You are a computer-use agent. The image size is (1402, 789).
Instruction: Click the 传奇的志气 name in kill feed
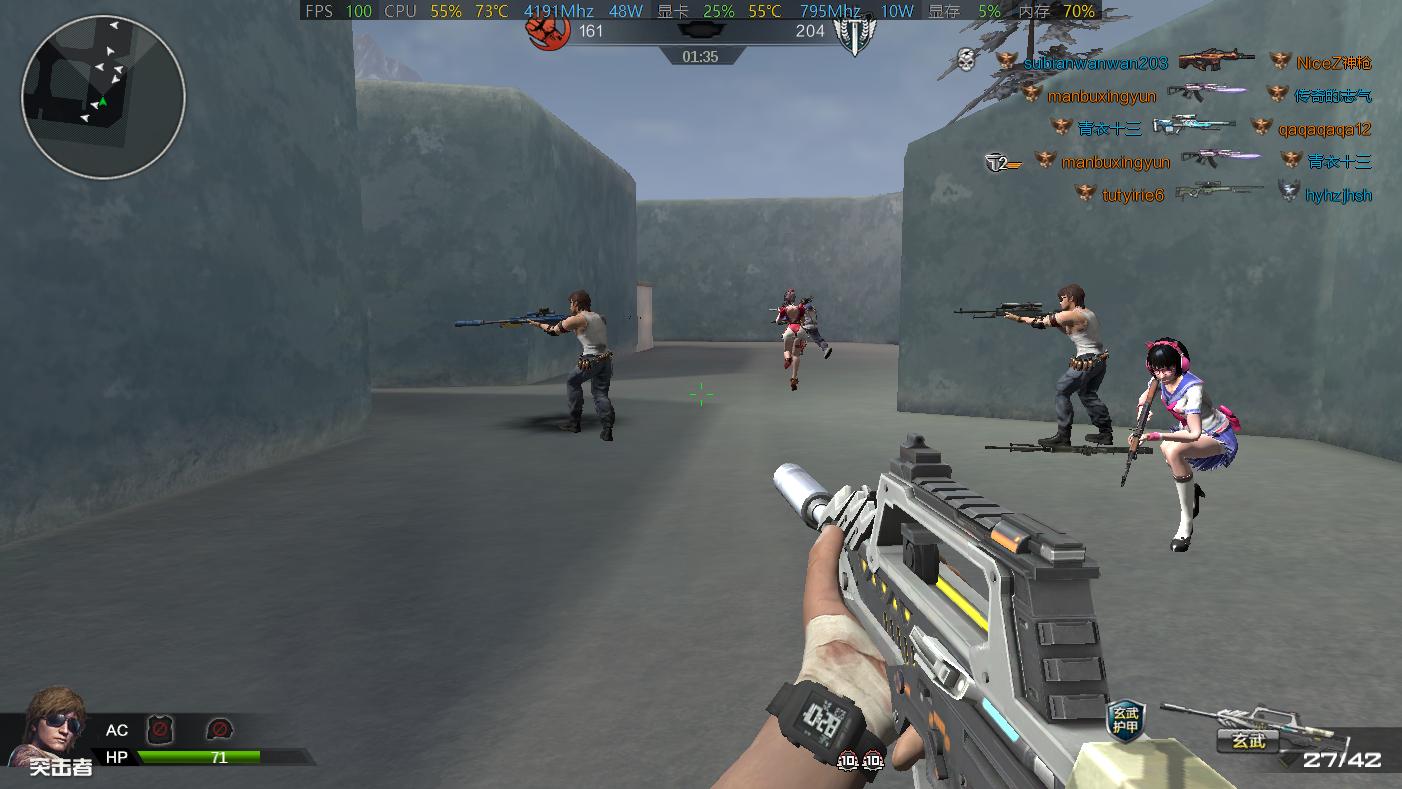(x=1333, y=96)
